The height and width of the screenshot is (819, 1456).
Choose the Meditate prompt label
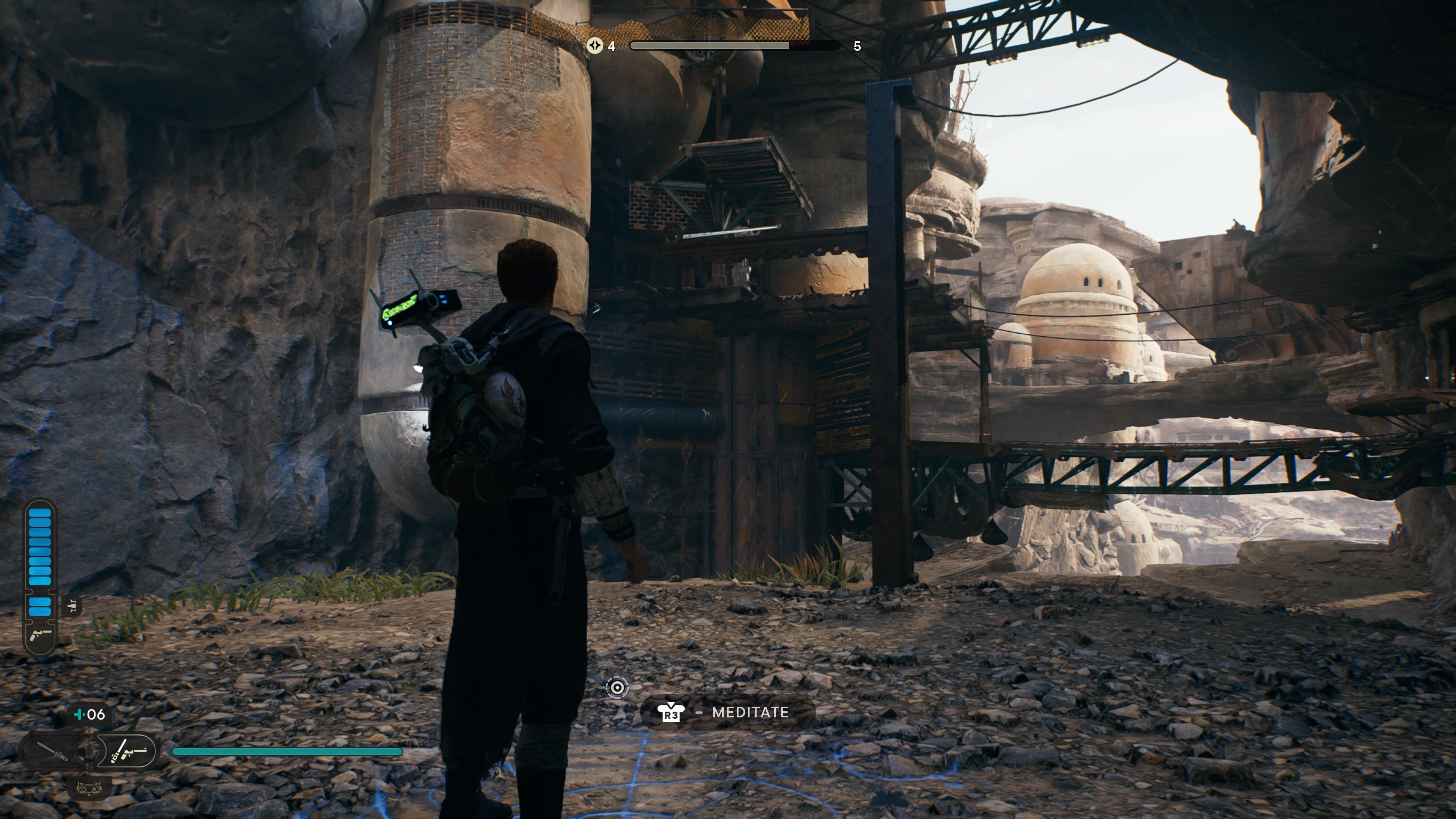pyautogui.click(x=750, y=712)
